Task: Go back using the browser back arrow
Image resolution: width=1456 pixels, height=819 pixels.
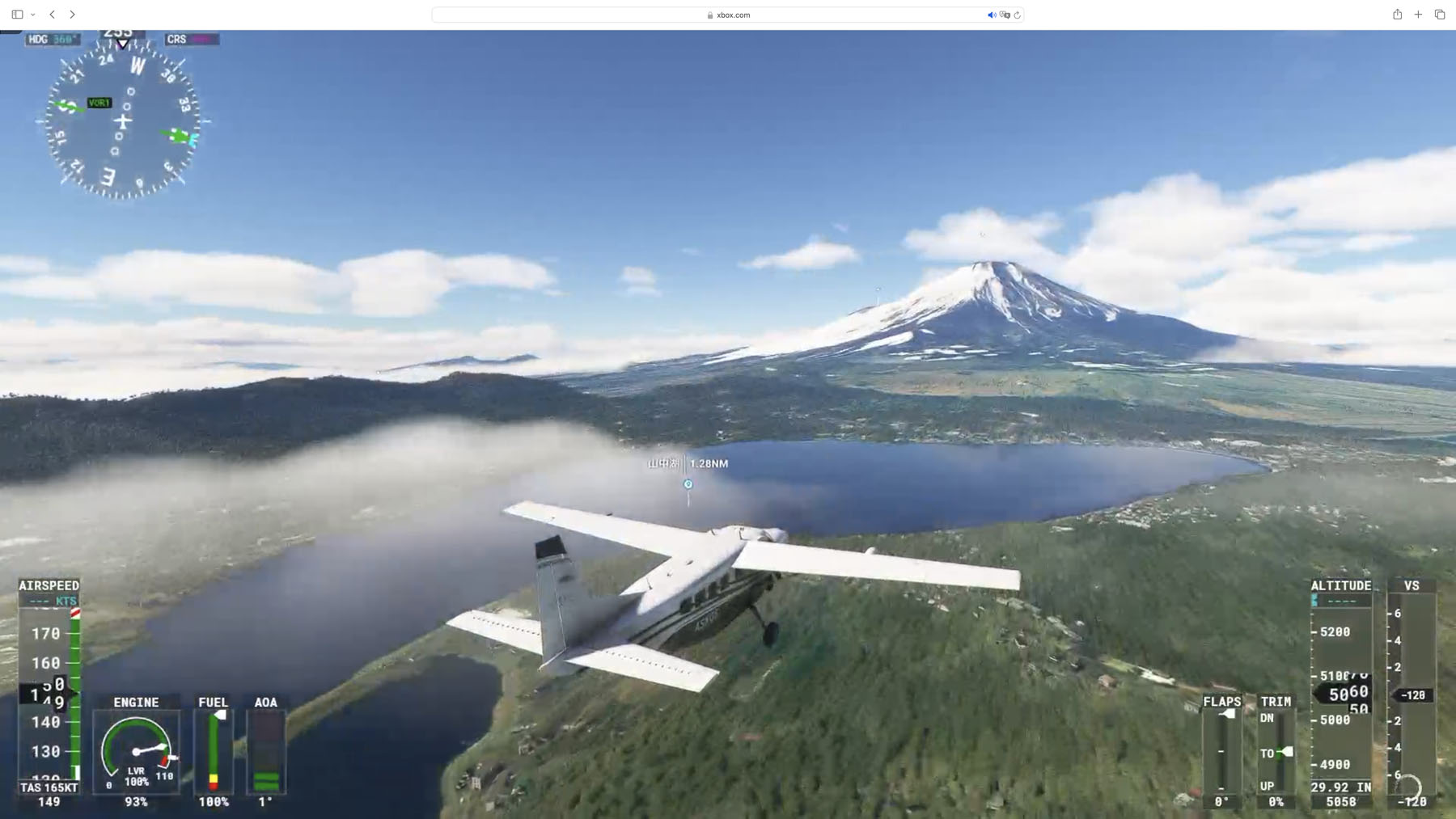Action: 53,15
